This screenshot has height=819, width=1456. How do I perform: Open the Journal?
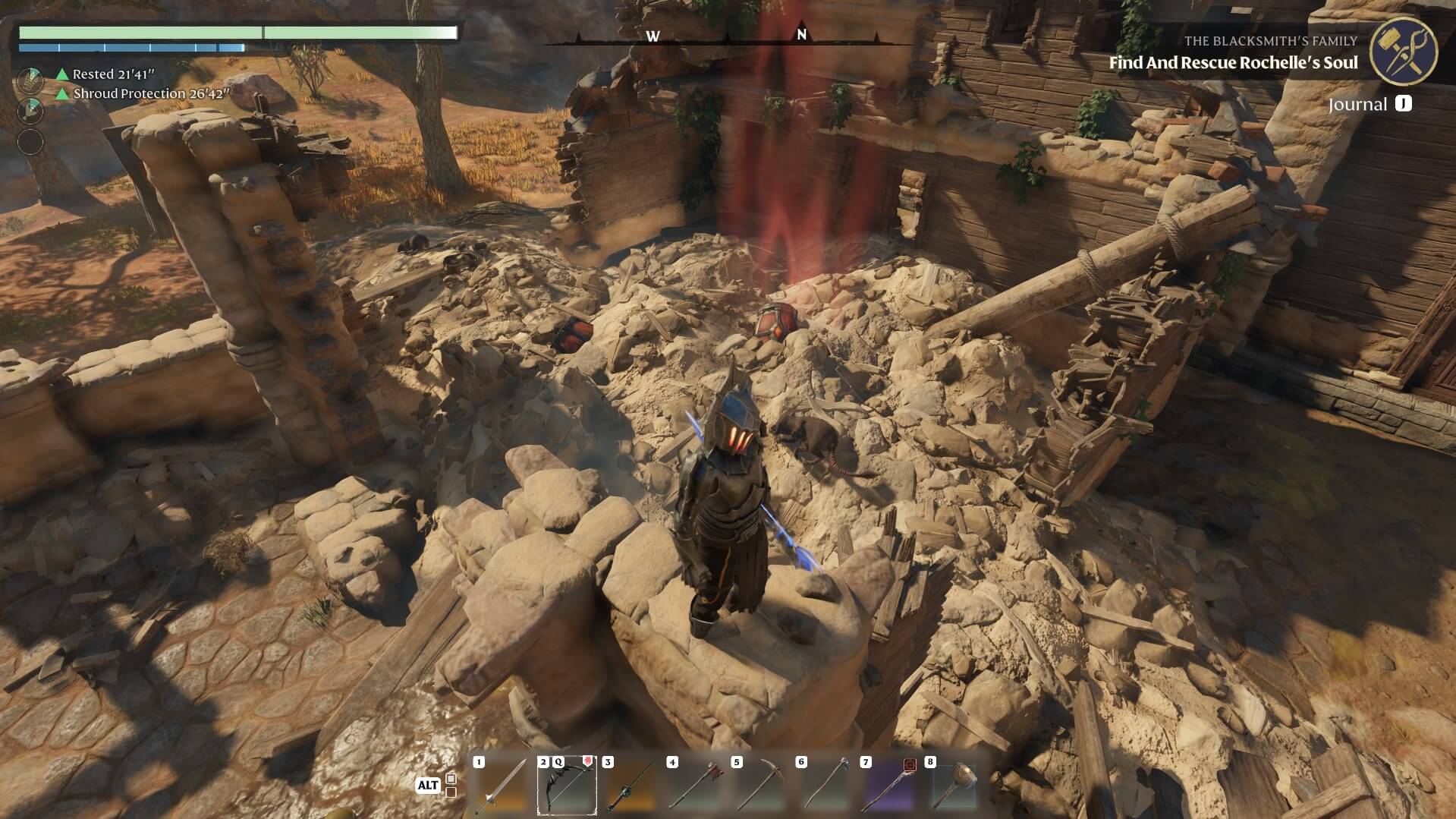pyautogui.click(x=1369, y=104)
